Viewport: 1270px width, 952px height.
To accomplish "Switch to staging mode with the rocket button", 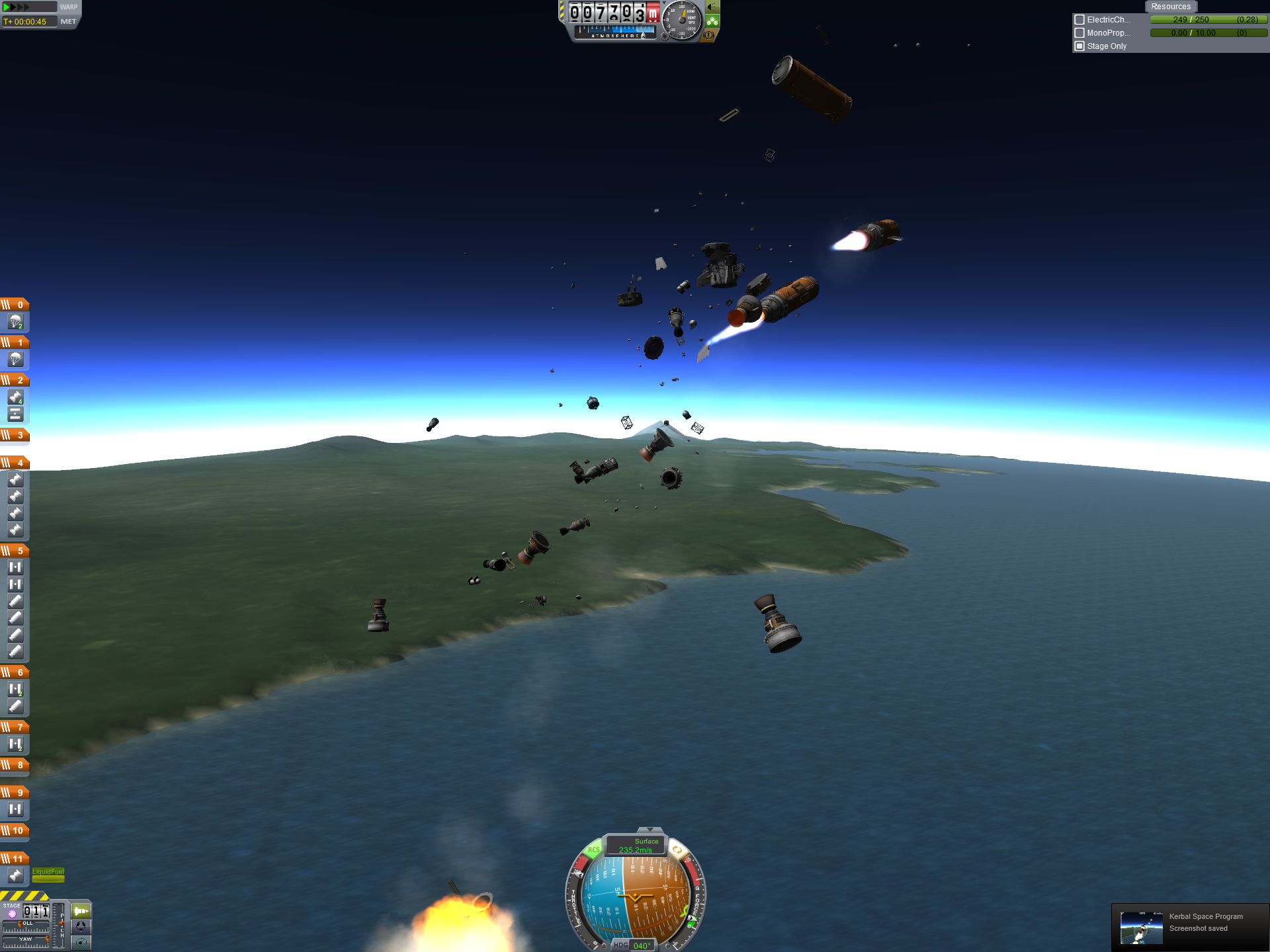I will click(81, 911).
